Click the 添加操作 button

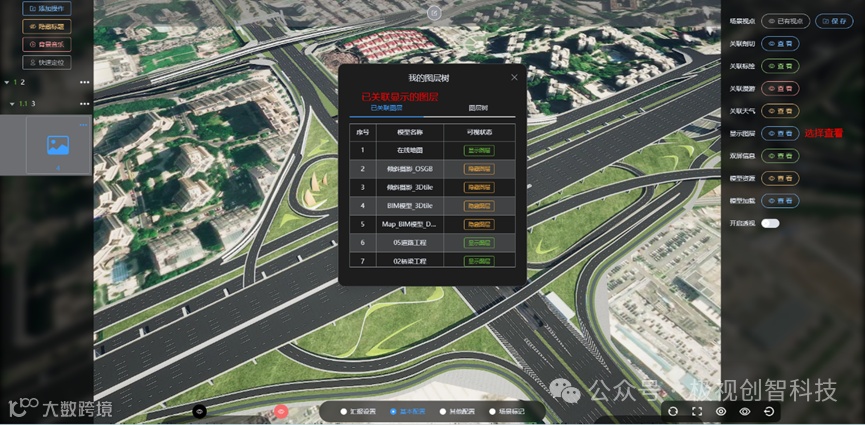pyautogui.click(x=48, y=8)
